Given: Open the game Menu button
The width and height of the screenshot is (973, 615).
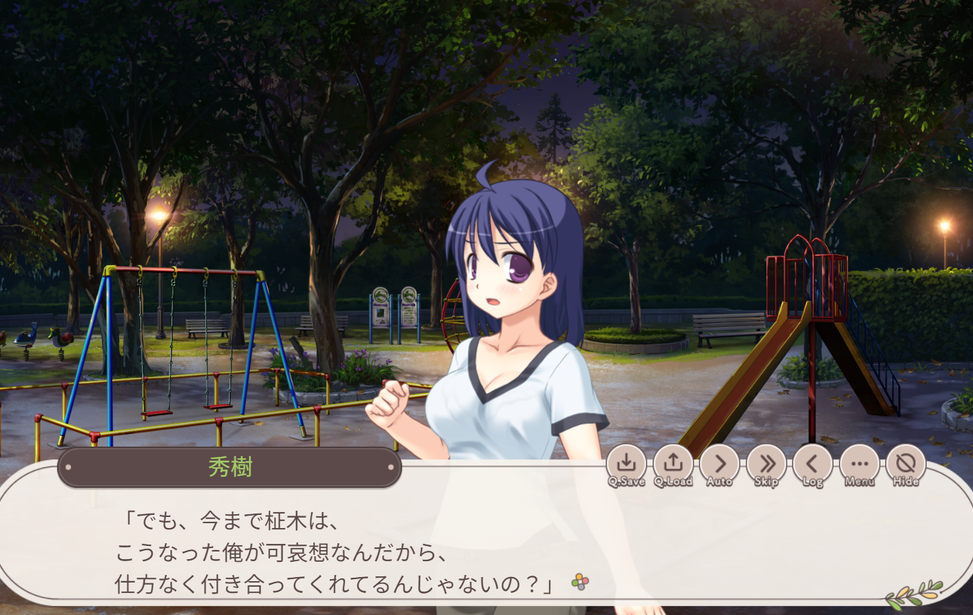Looking at the screenshot, I should 859,464.
